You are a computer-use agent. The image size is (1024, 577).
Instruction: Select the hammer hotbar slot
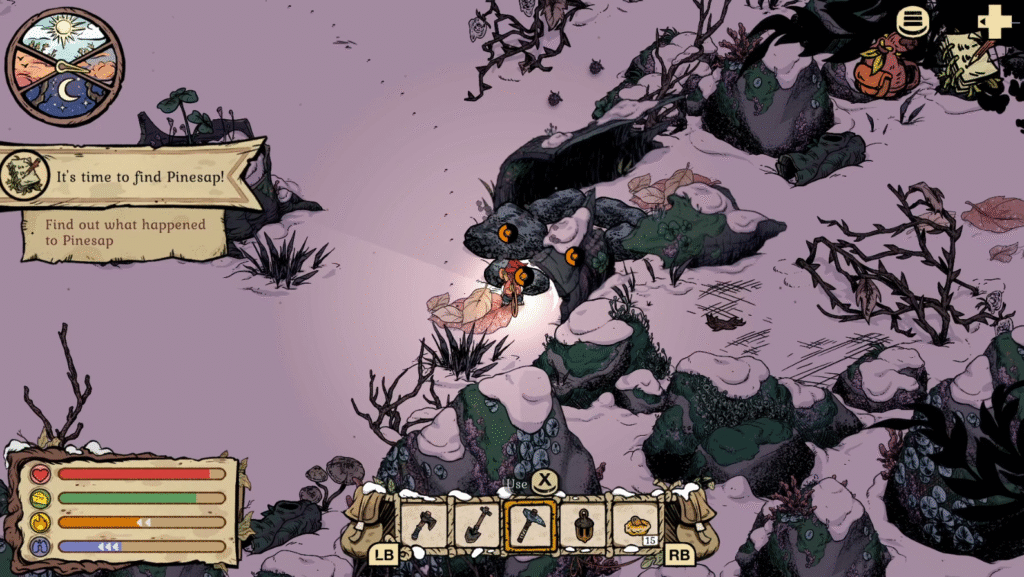pos(530,523)
